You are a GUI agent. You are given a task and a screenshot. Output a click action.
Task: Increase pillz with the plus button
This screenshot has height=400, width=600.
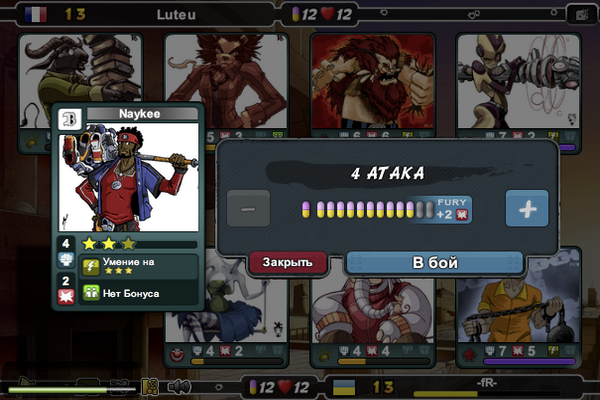point(526,209)
